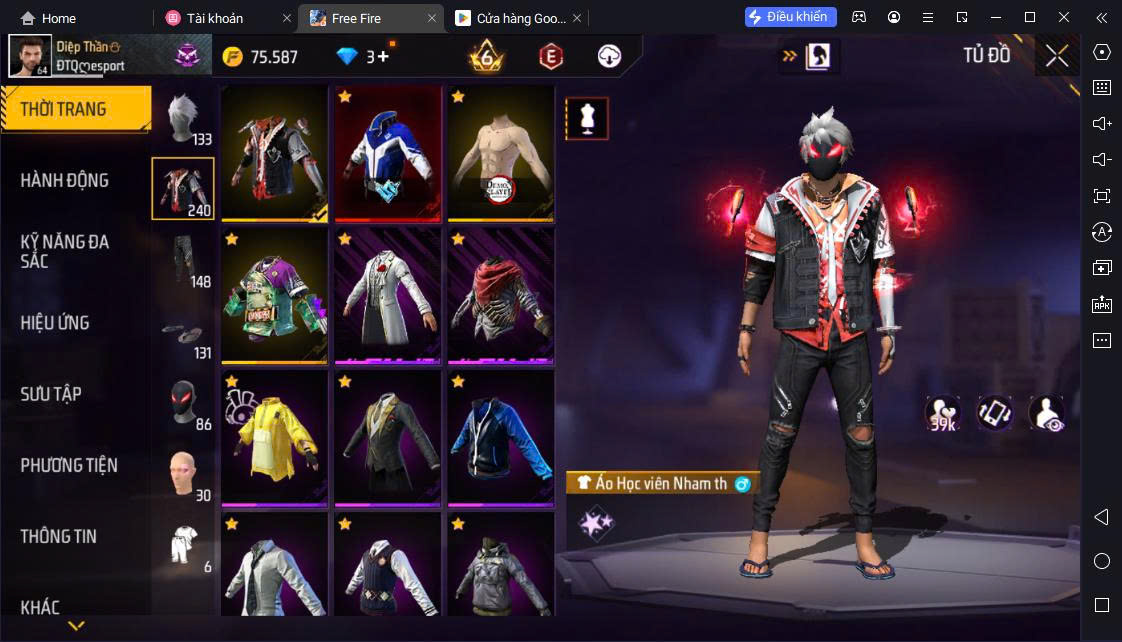The height and width of the screenshot is (642, 1122).
Task: Choose the hair subcategory with 133 items
Action: (x=183, y=118)
